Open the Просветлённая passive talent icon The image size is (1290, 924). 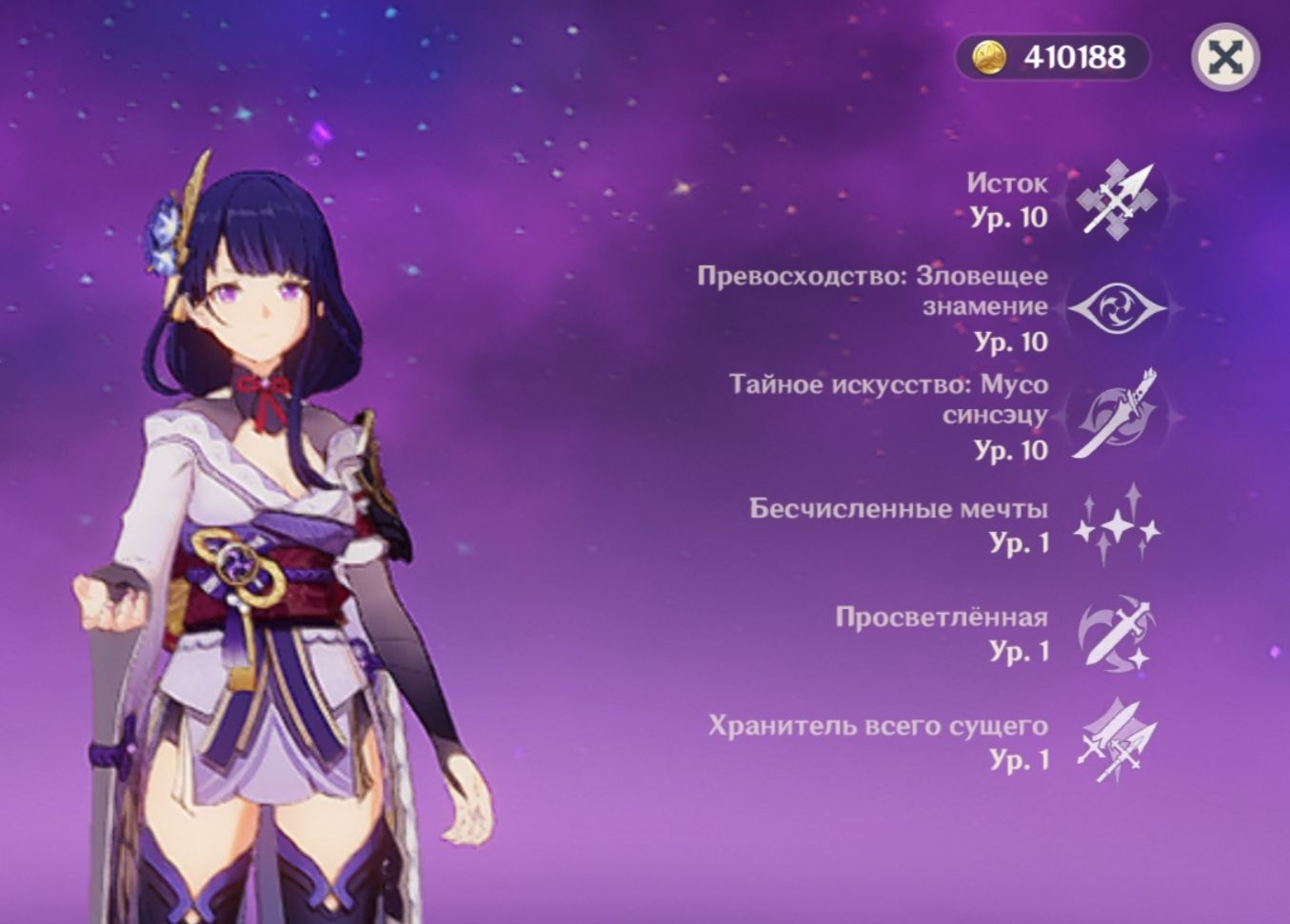click(1119, 636)
